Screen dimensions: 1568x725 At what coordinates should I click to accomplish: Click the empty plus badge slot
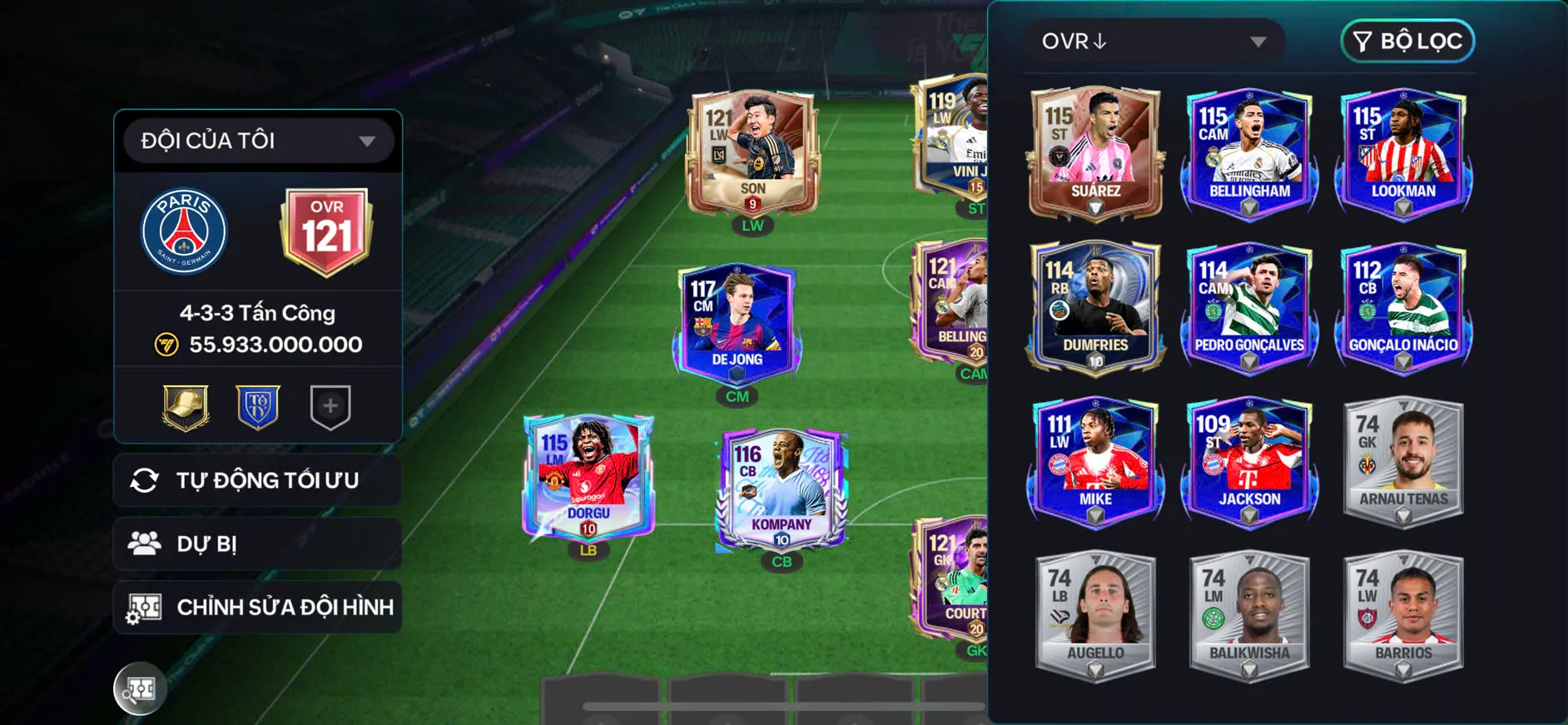pos(330,406)
